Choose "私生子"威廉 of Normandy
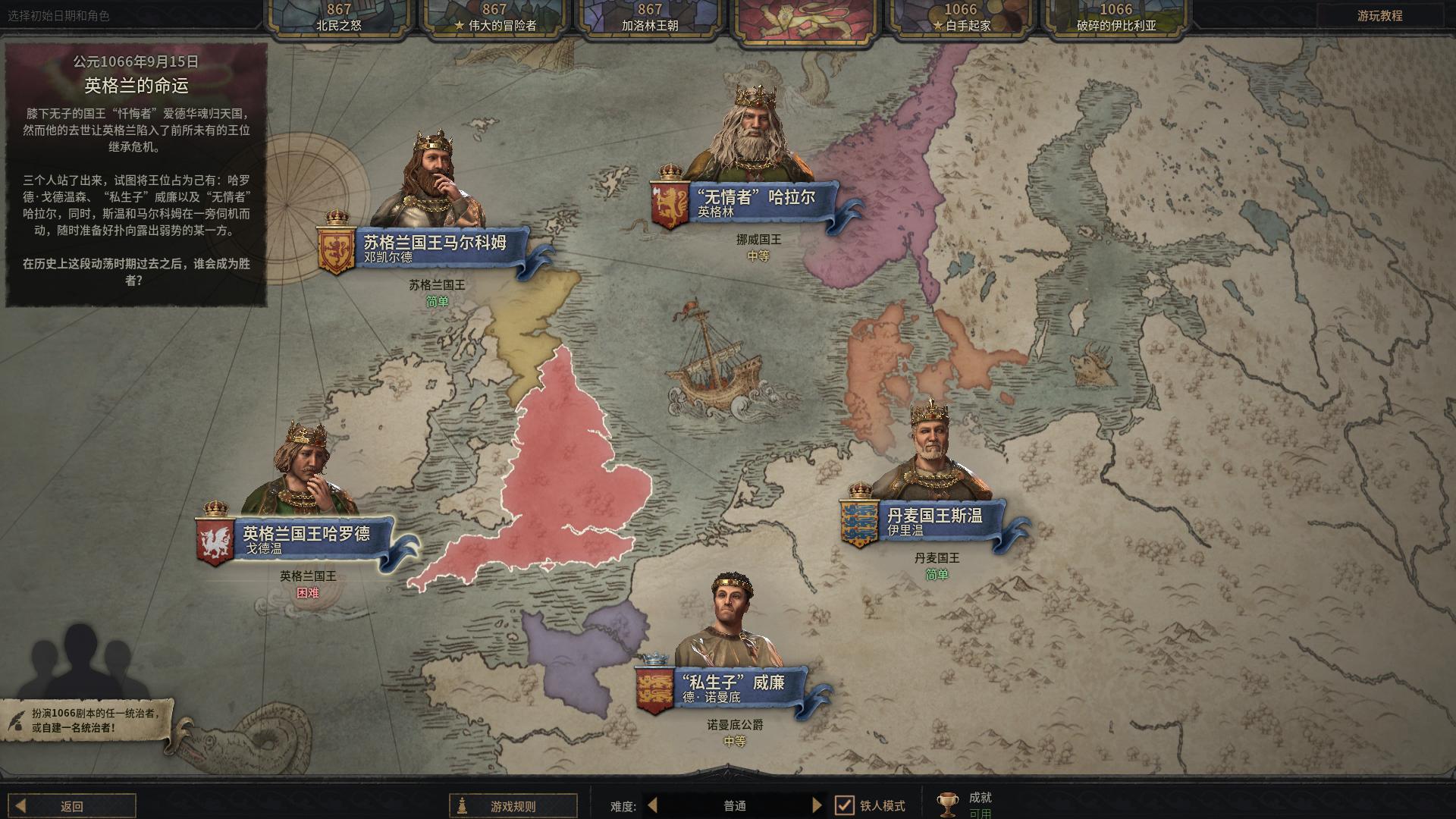Image resolution: width=1456 pixels, height=819 pixels. tap(733, 688)
